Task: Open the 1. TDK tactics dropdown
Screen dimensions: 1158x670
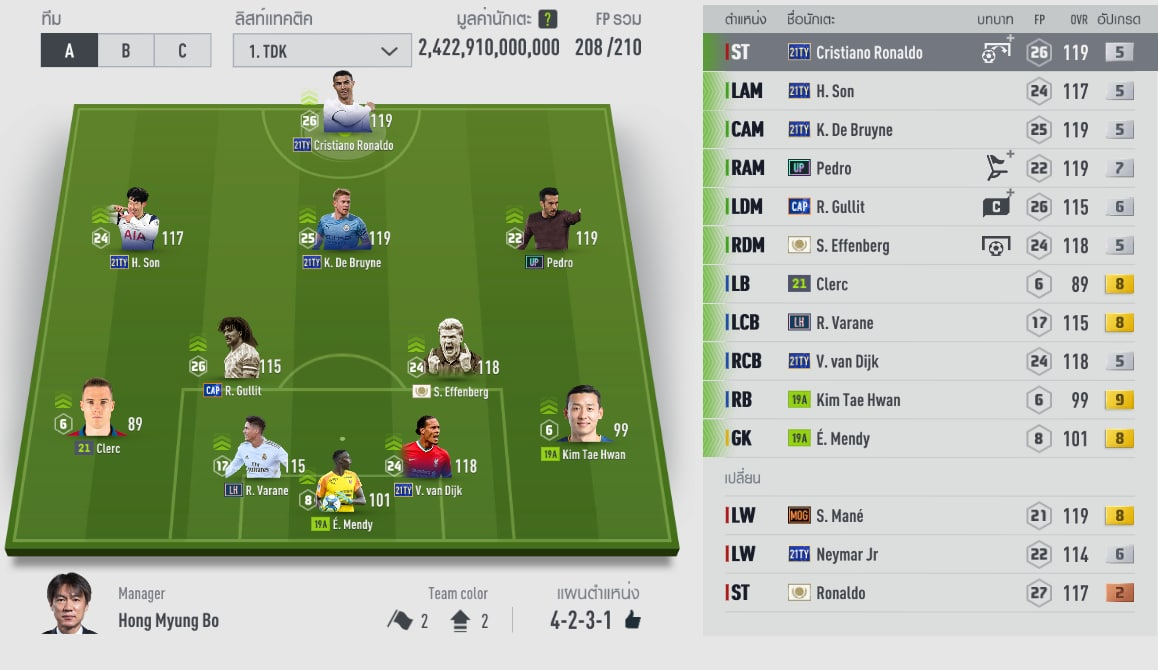Action: (322, 51)
